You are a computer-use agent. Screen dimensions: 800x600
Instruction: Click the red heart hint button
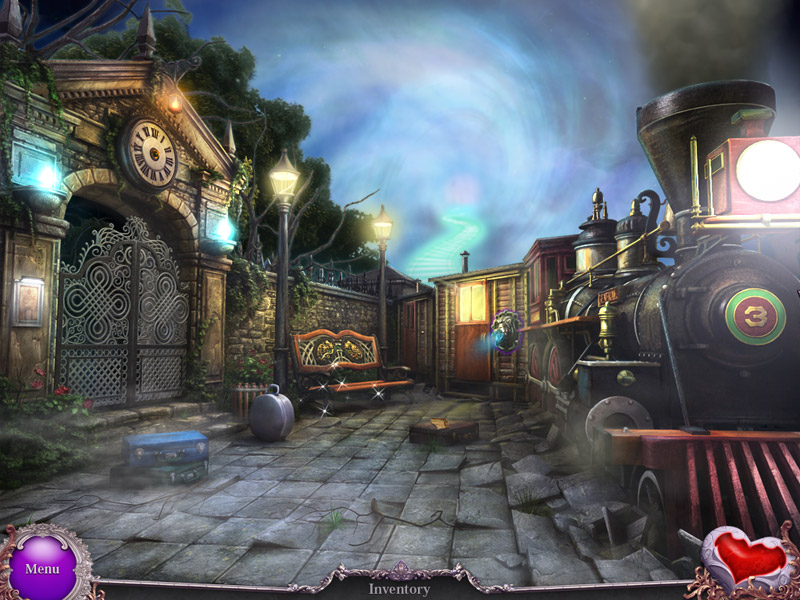(747, 560)
